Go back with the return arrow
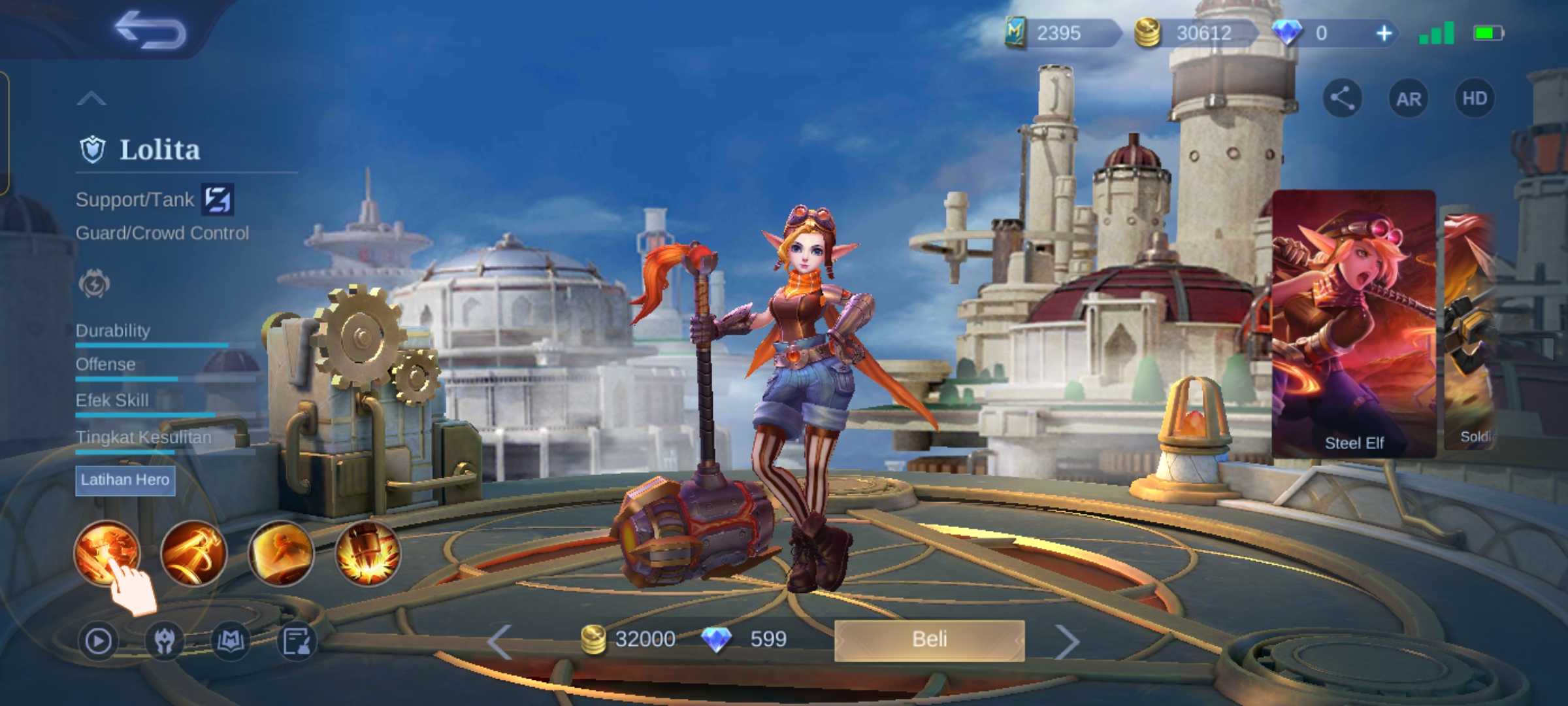This screenshot has width=1568, height=706. tap(150, 30)
